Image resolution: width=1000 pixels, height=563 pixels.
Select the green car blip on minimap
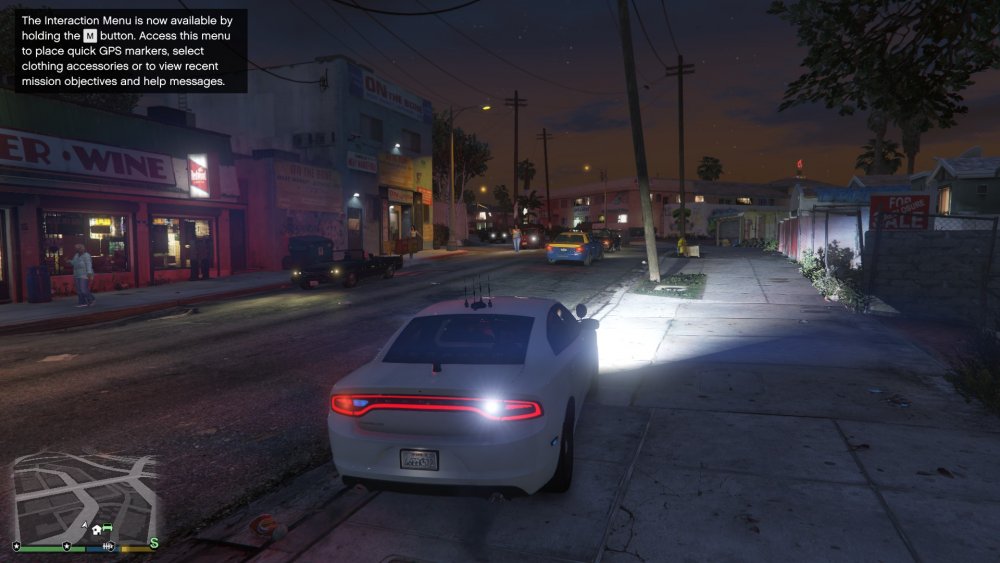[x=108, y=527]
